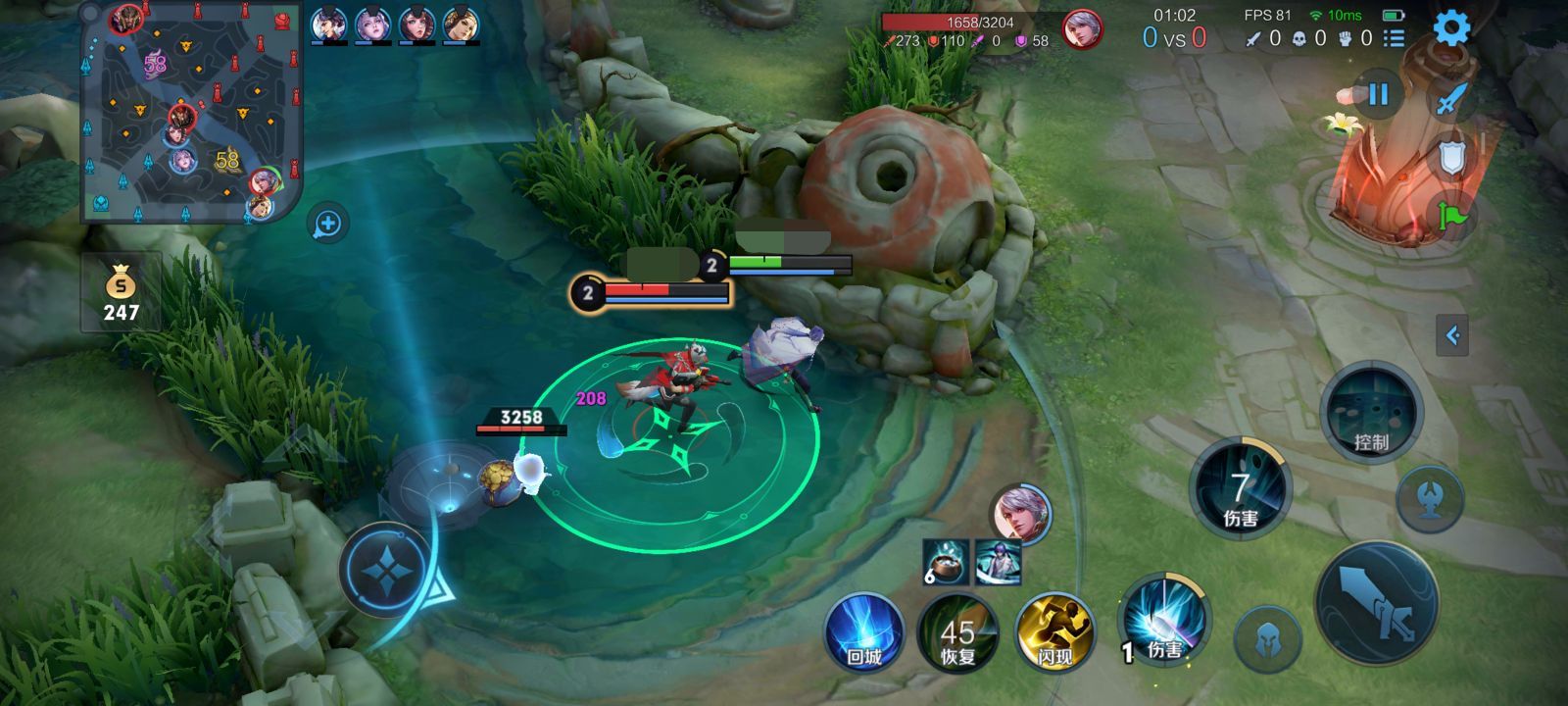Trigger the 控制 control skill
The width and height of the screenshot is (1568, 706).
[1370, 413]
